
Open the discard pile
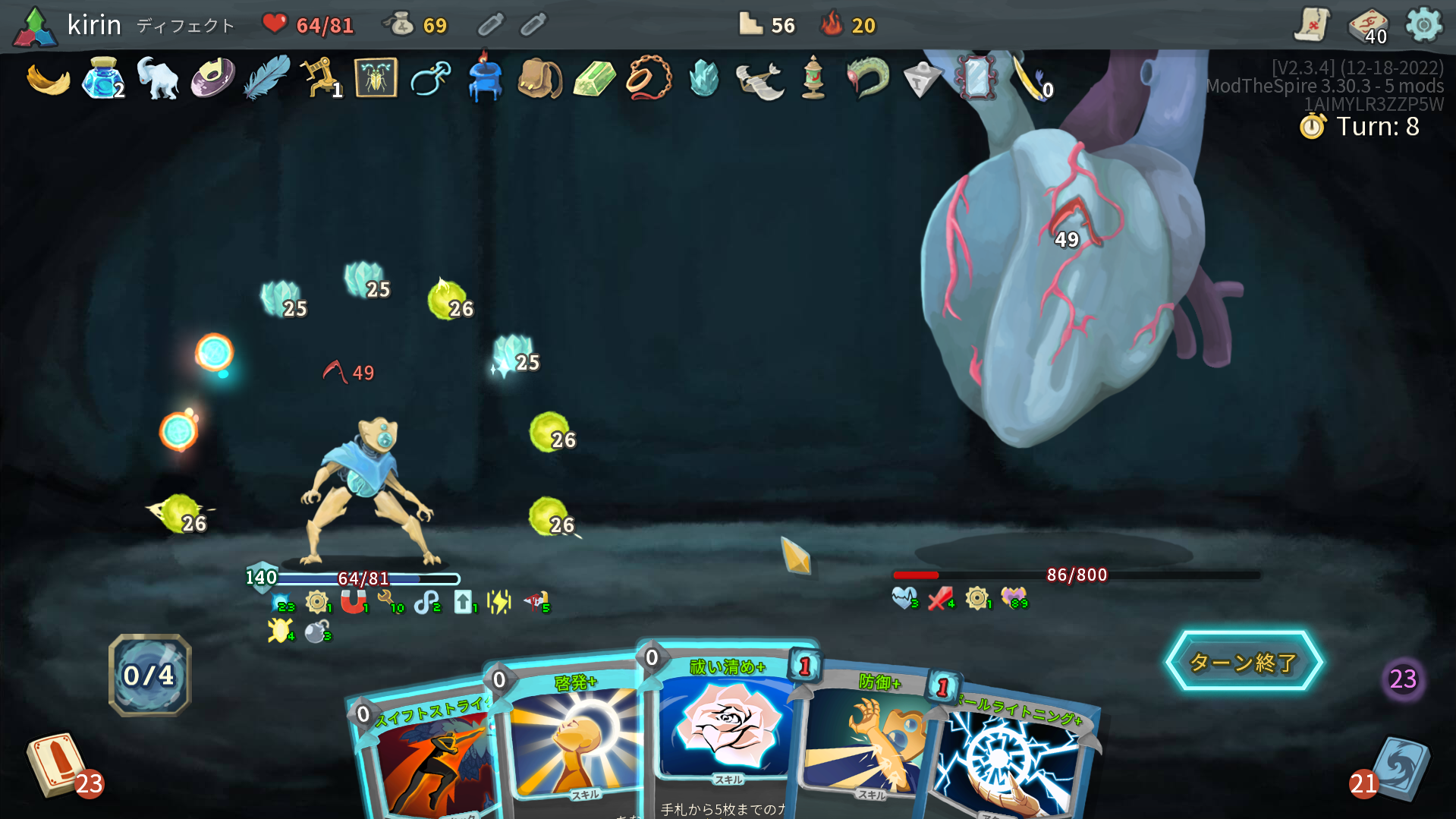tap(1401, 768)
